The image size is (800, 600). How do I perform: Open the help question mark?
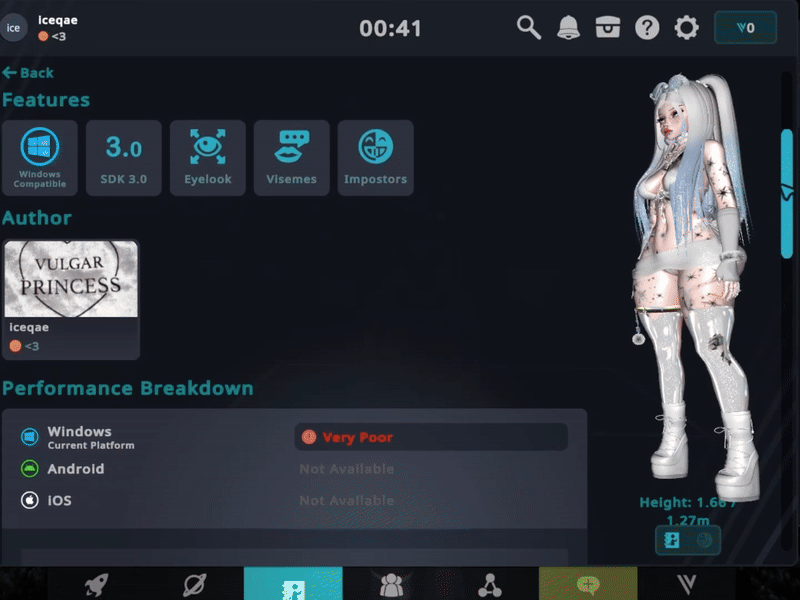tap(647, 28)
